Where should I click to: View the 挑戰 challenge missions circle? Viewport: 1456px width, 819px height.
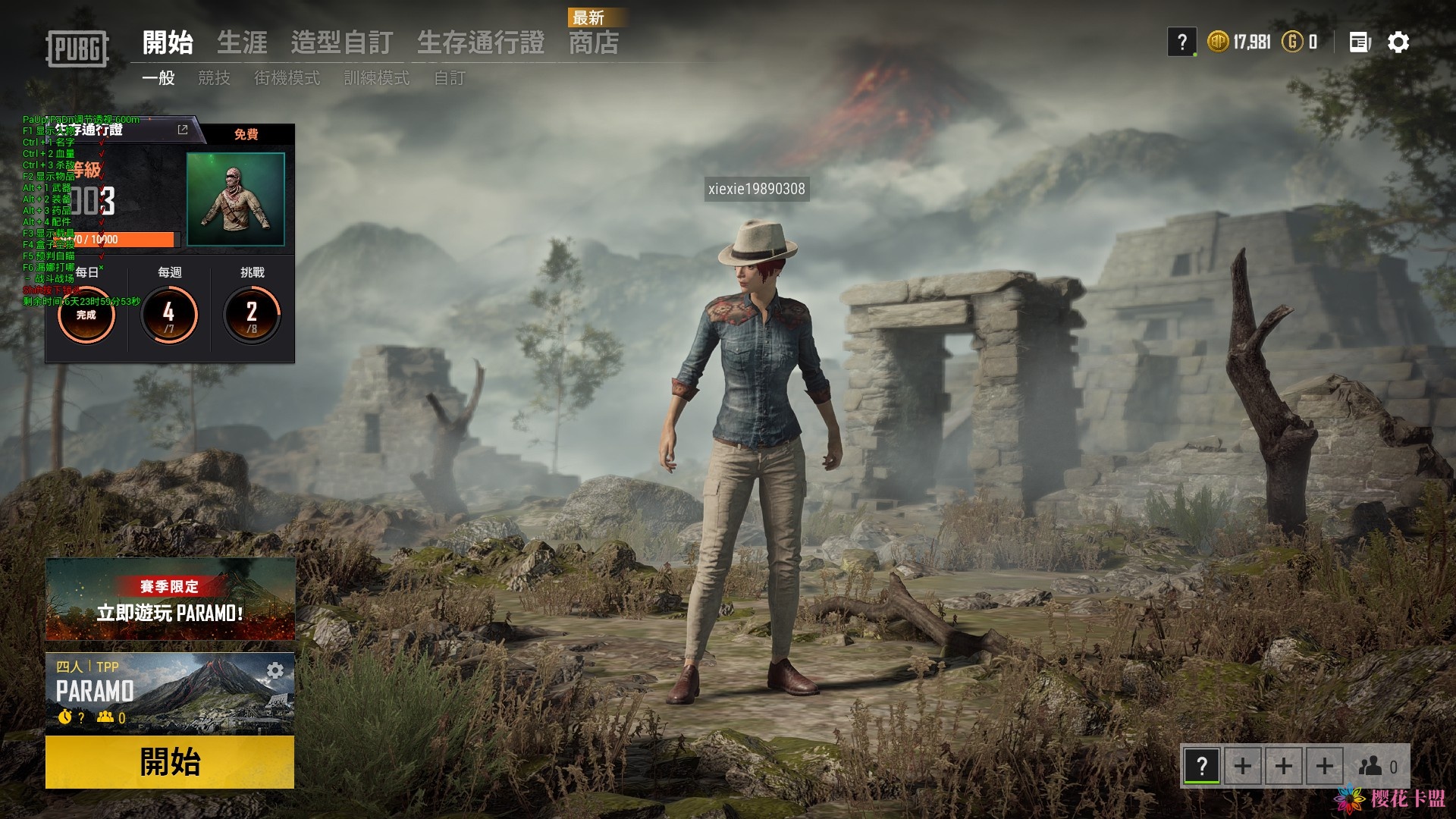click(252, 314)
